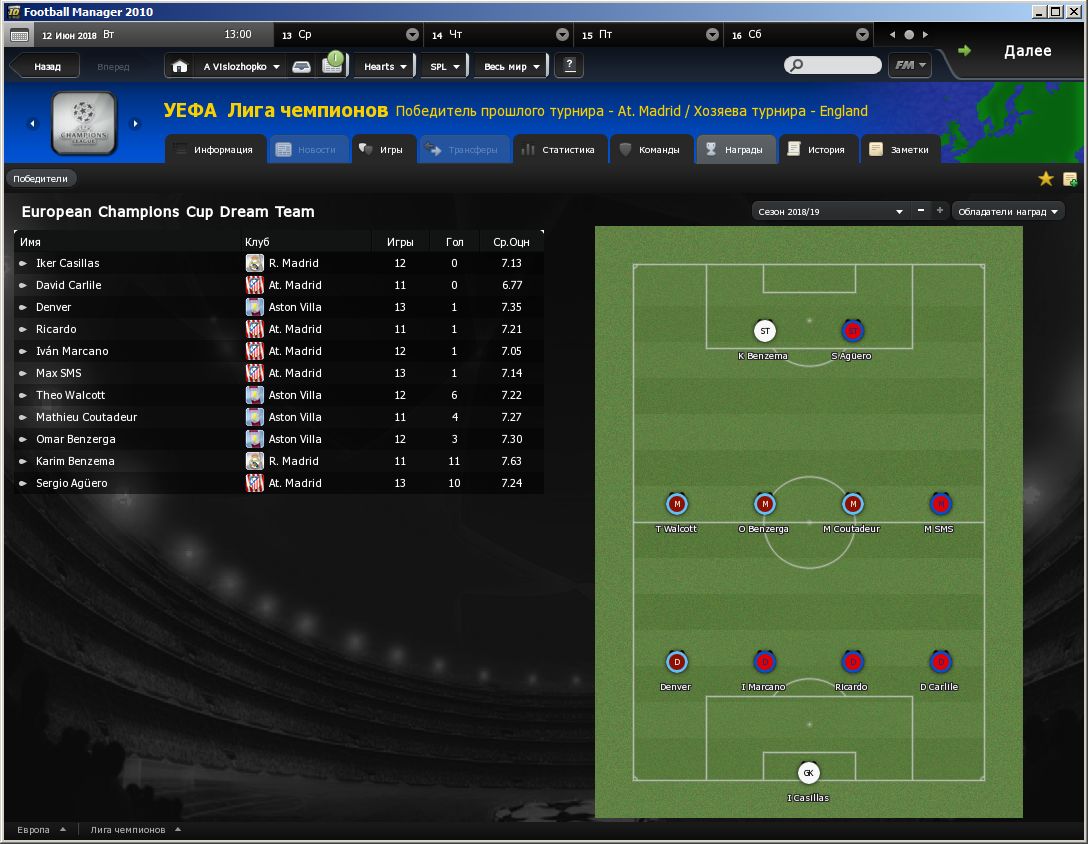Switch to the Игры tab
This screenshot has width=1088, height=844.
381,150
